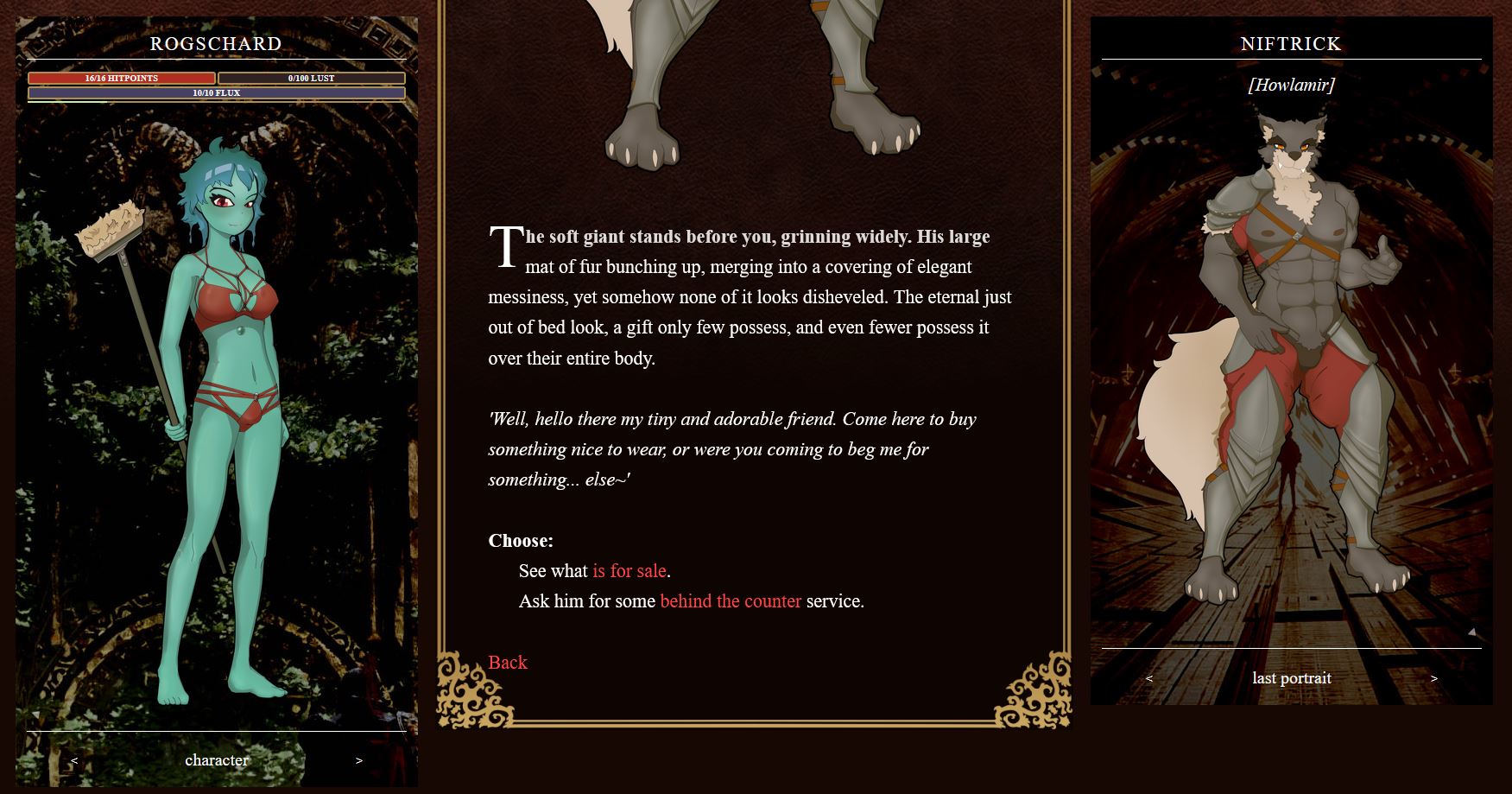1512x794 pixels.
Task: Click Back to leave the shop
Action: point(508,663)
